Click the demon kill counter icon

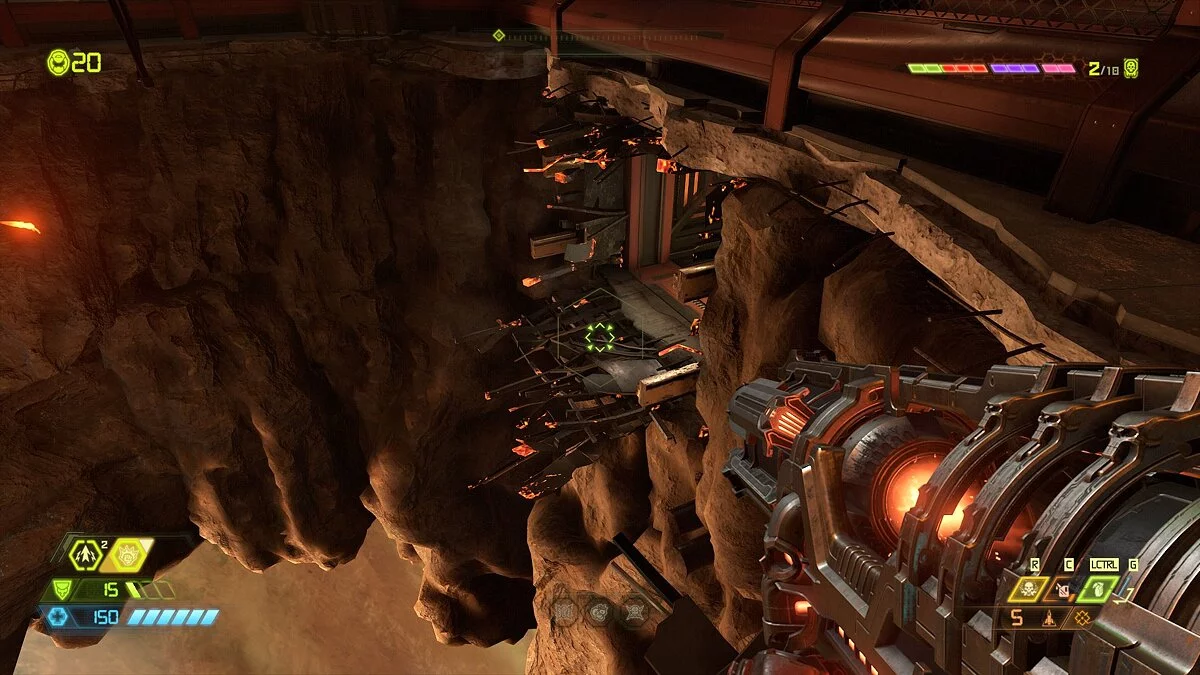pyautogui.click(x=1130, y=68)
